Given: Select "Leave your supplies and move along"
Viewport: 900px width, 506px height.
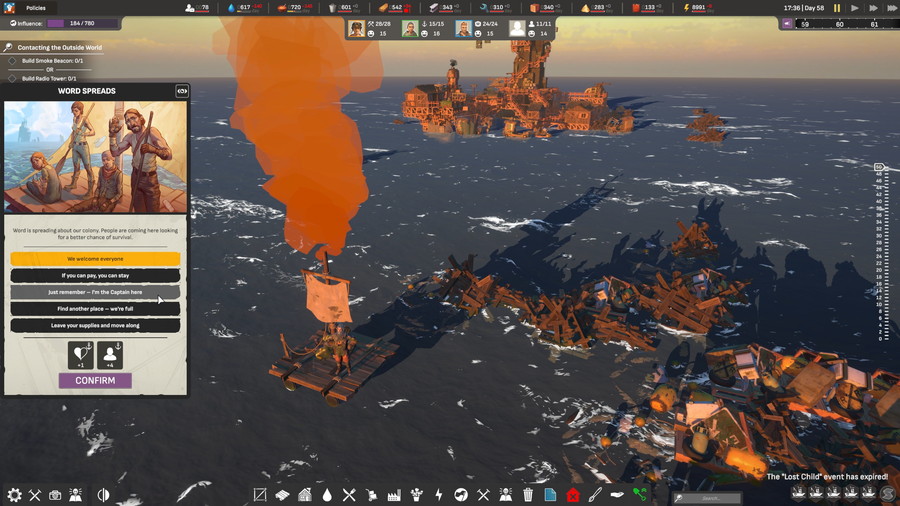Looking at the screenshot, I should pos(95,325).
